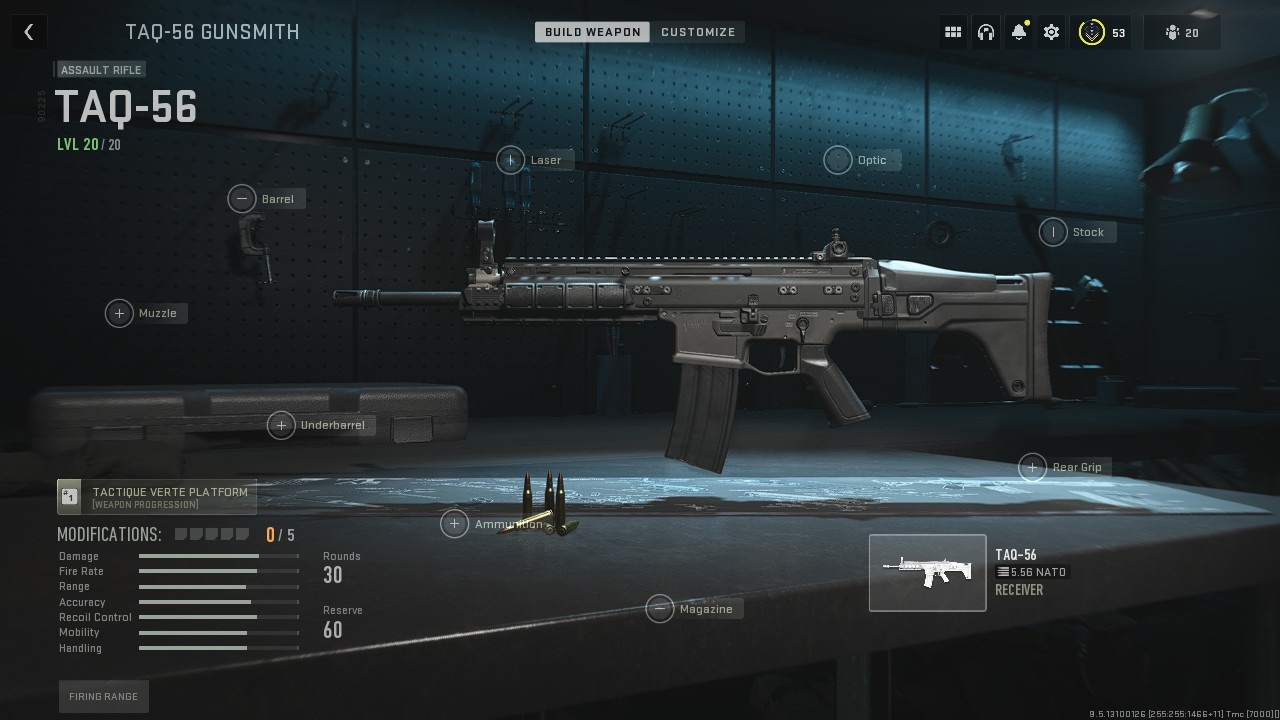Open the Firing Range
1280x720 pixels.
pyautogui.click(x=103, y=696)
